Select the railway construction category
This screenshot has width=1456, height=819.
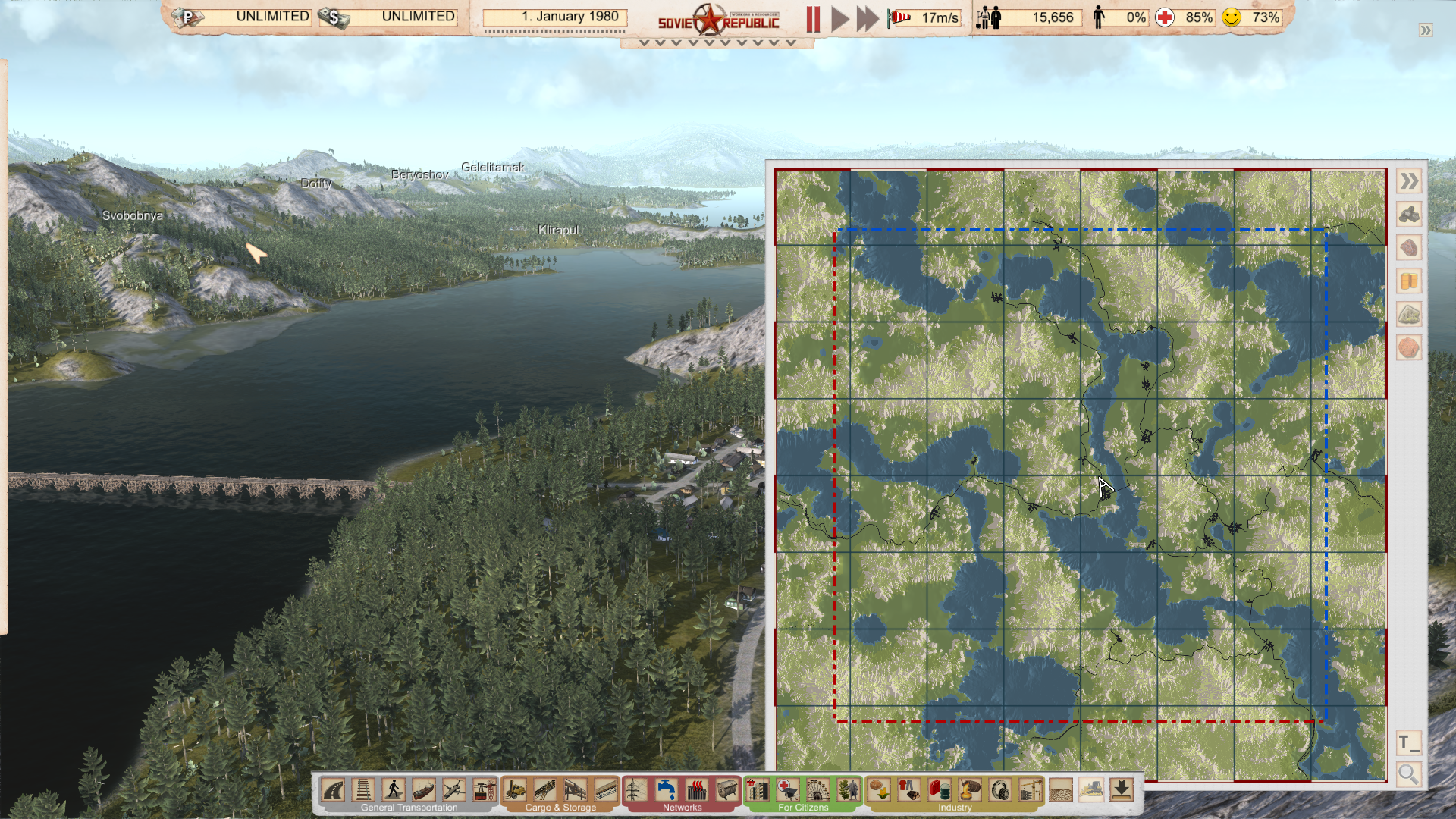(363, 791)
